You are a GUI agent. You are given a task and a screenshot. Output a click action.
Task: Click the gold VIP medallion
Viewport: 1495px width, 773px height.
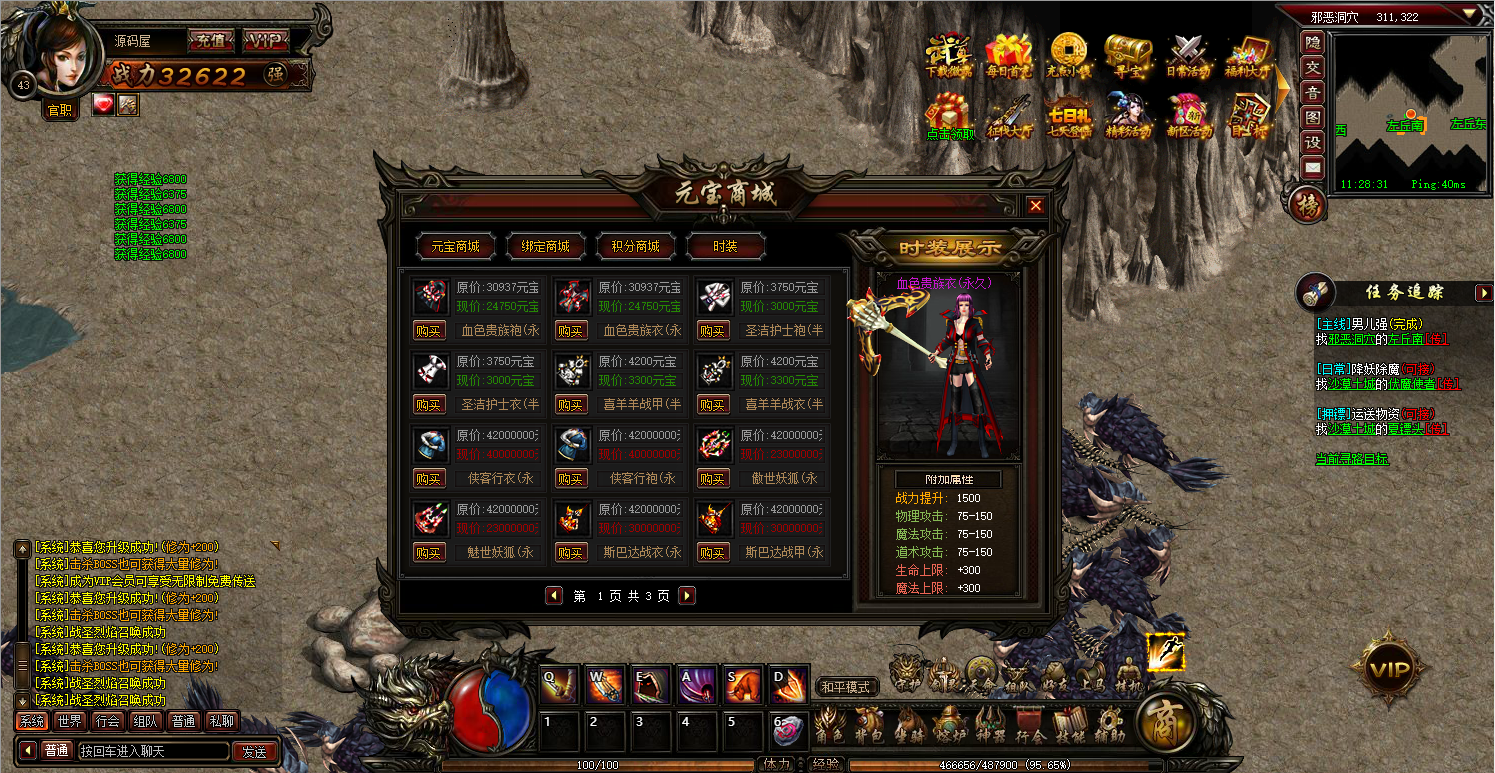1388,668
